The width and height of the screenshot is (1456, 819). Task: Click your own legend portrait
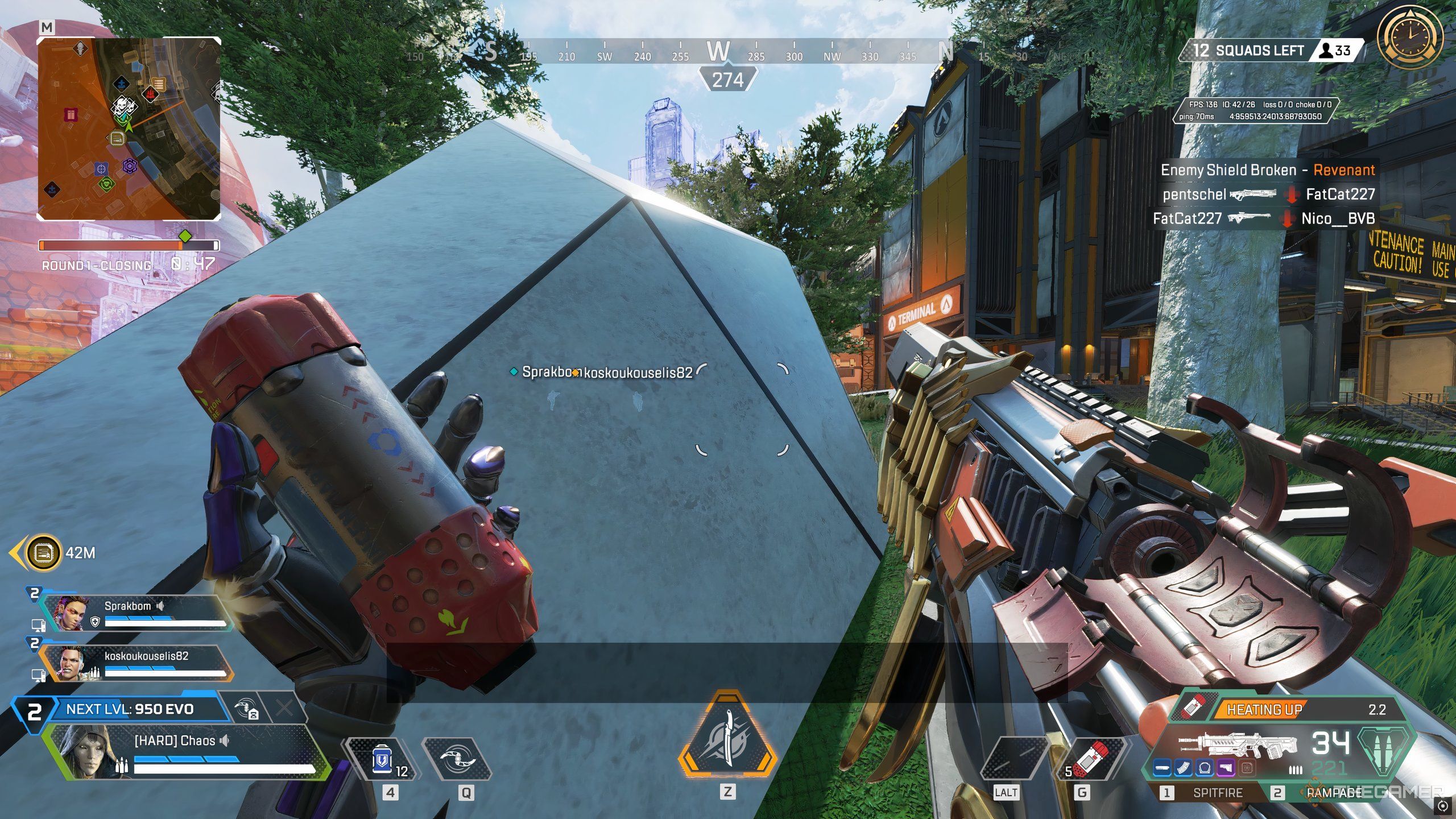[x=80, y=751]
